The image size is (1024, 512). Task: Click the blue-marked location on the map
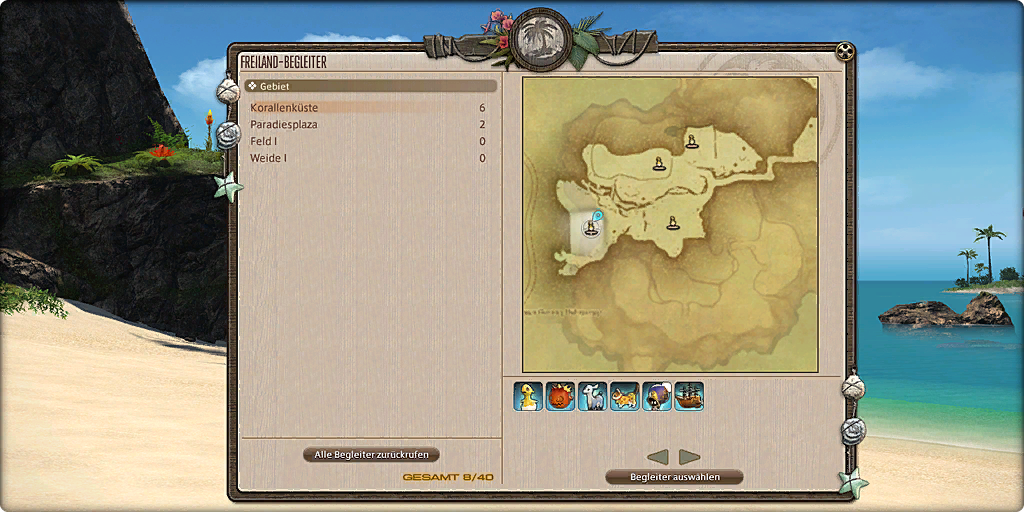click(x=592, y=227)
